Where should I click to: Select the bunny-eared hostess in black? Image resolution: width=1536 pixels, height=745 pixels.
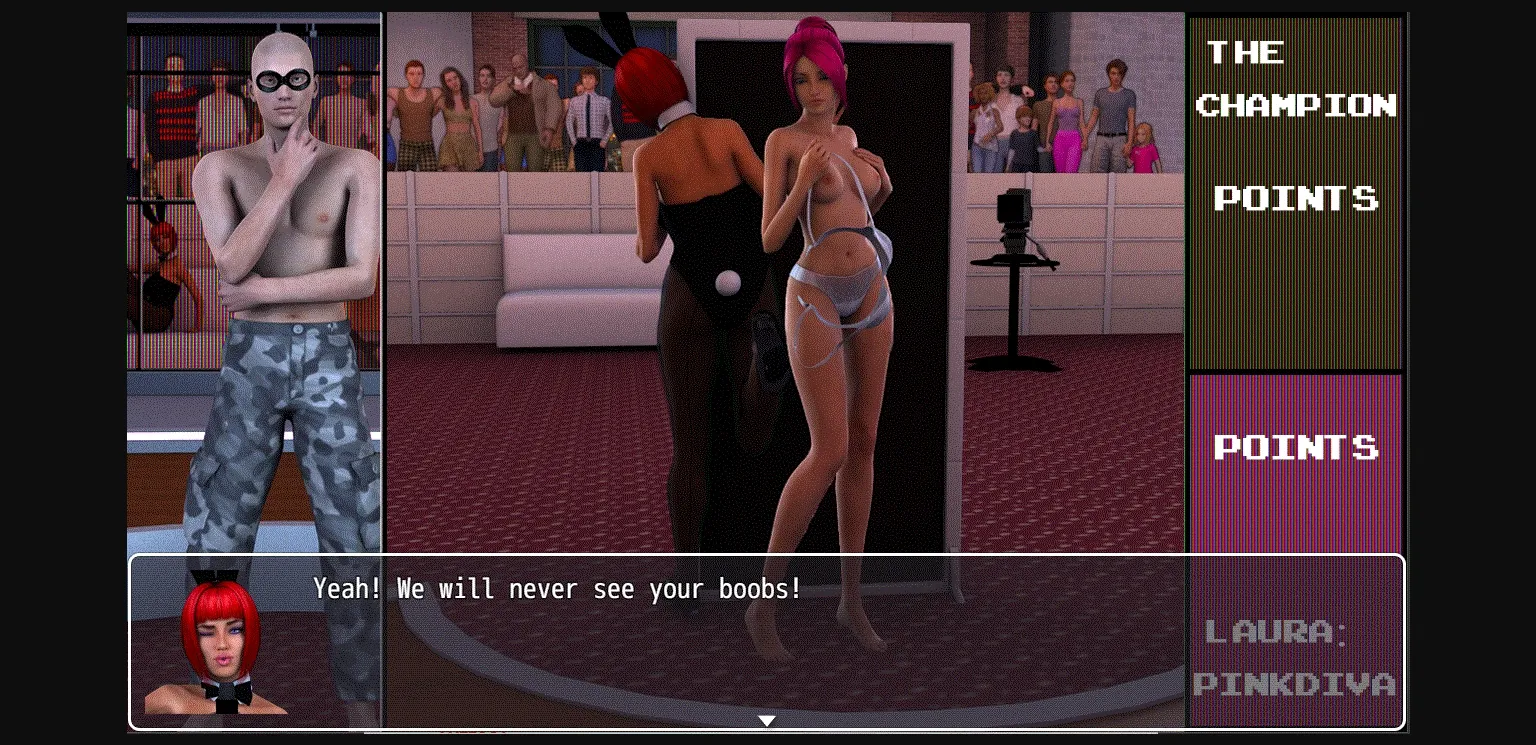click(x=690, y=200)
